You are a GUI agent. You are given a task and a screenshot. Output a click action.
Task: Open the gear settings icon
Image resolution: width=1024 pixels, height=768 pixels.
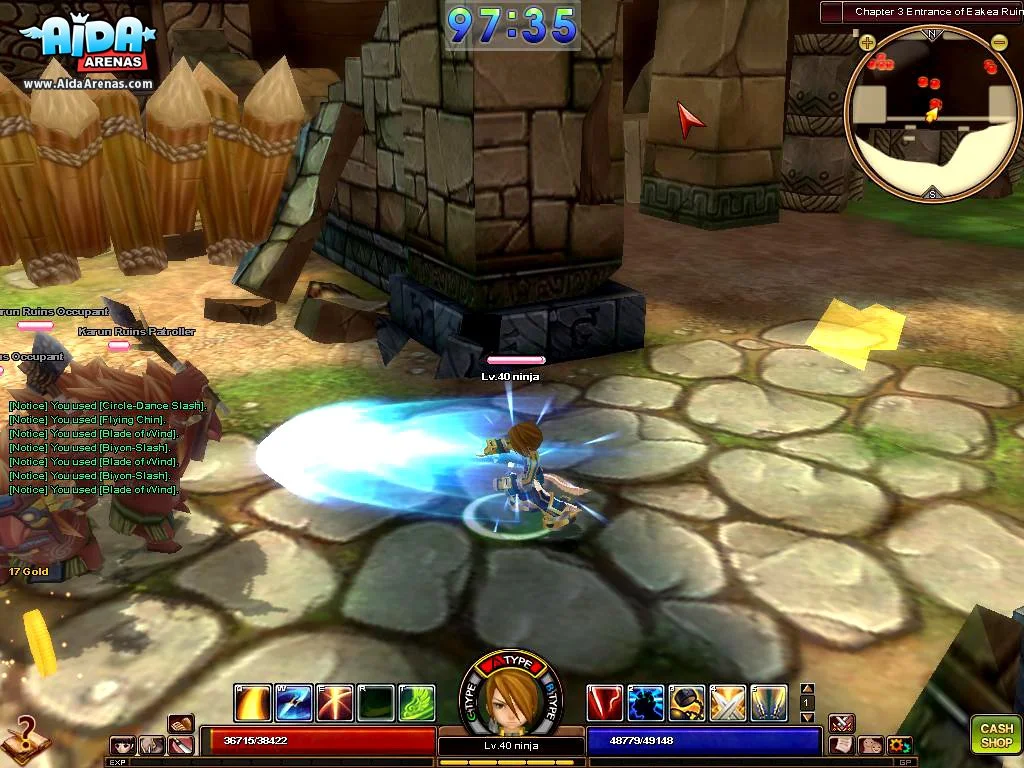(x=899, y=745)
